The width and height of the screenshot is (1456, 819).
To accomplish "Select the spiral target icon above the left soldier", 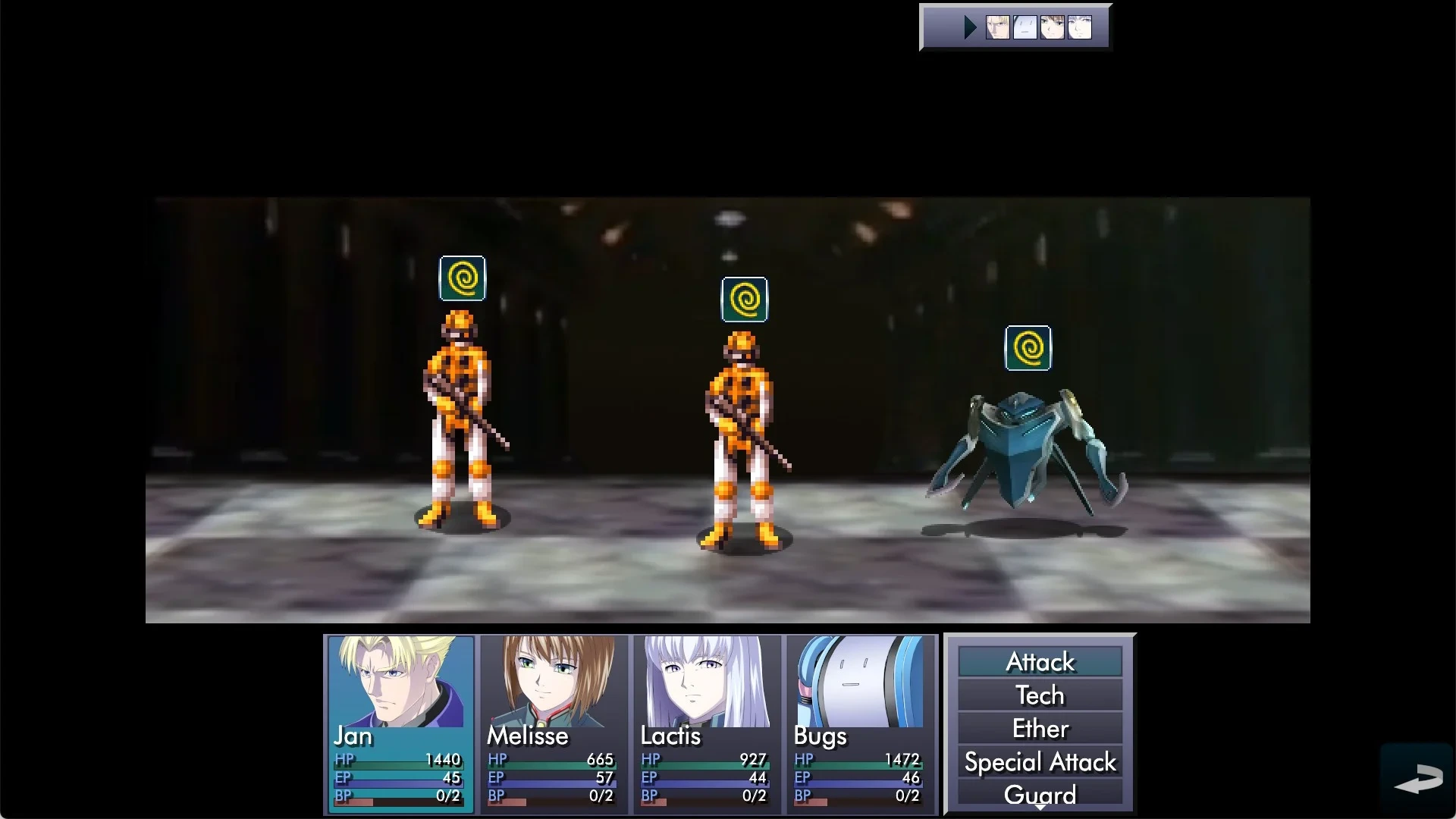I will 463,278.
